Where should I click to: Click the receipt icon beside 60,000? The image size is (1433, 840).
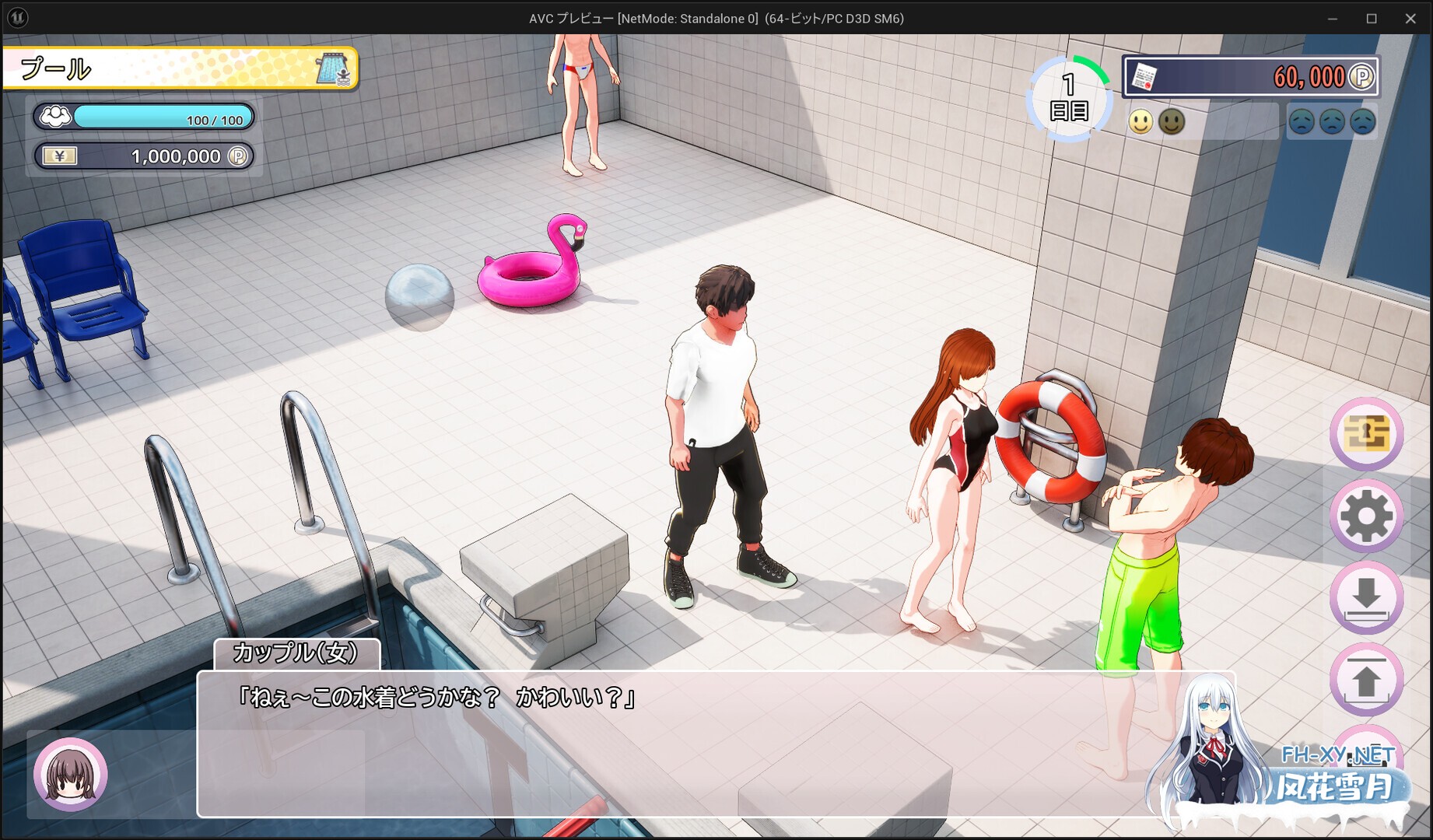[1145, 77]
